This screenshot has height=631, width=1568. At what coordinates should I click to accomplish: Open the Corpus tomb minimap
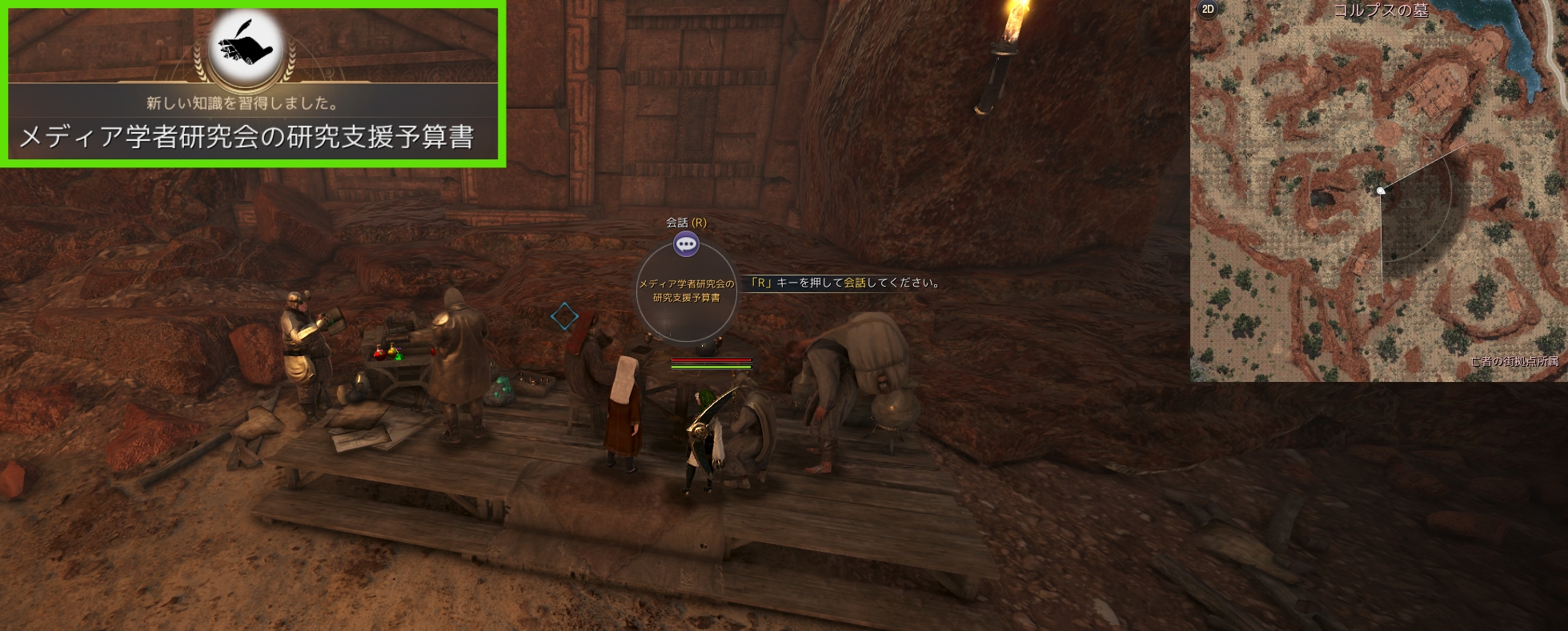[1378, 192]
